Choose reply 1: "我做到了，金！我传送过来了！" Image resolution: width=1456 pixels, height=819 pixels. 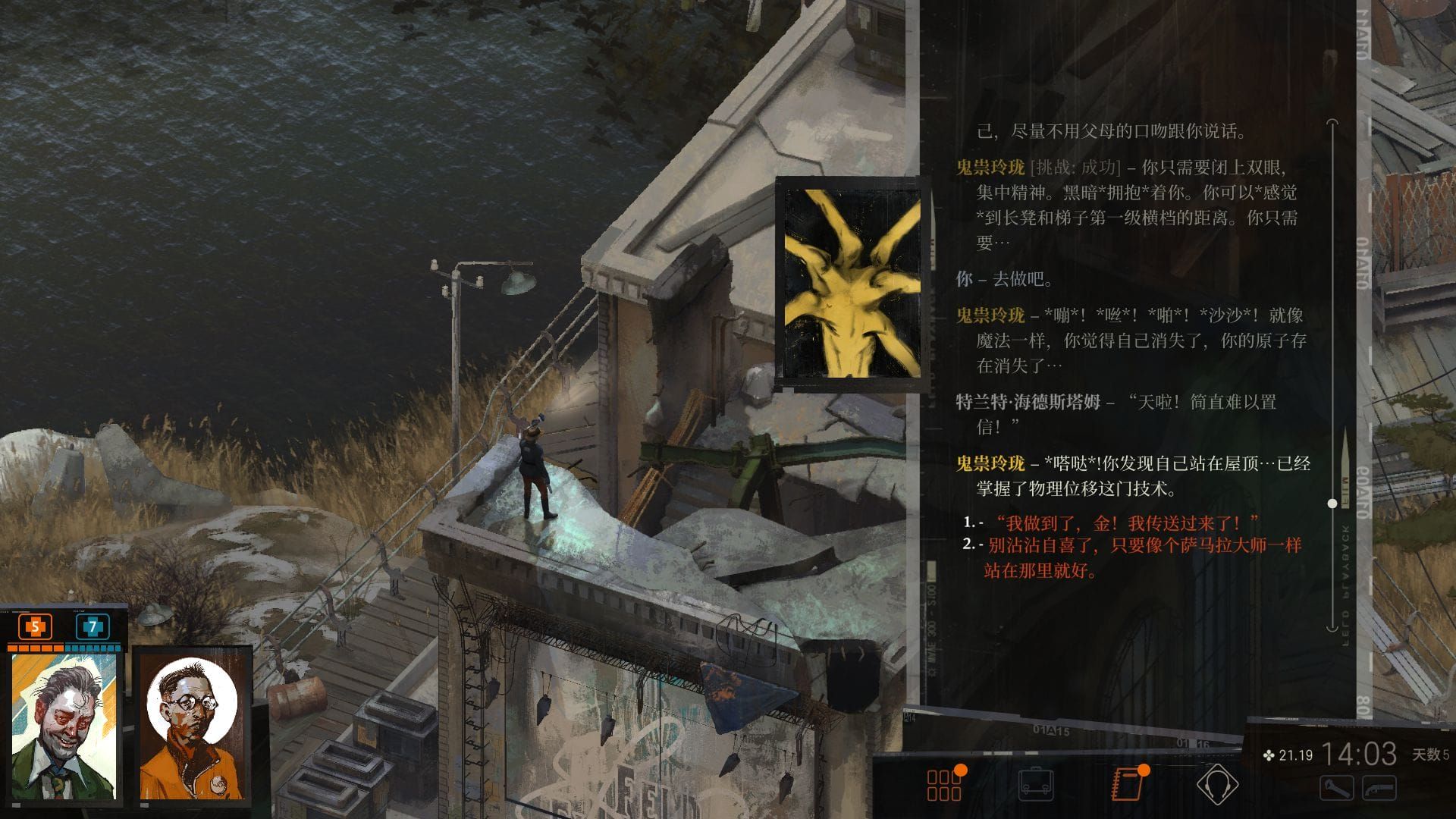tap(1126, 522)
